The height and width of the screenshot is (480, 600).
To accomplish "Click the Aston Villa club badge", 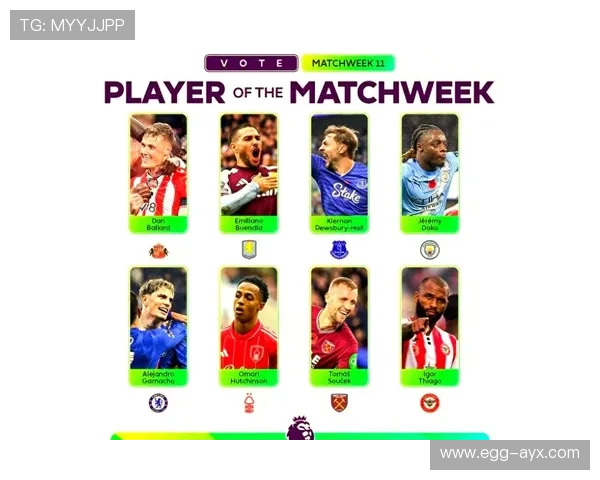I will point(249,250).
